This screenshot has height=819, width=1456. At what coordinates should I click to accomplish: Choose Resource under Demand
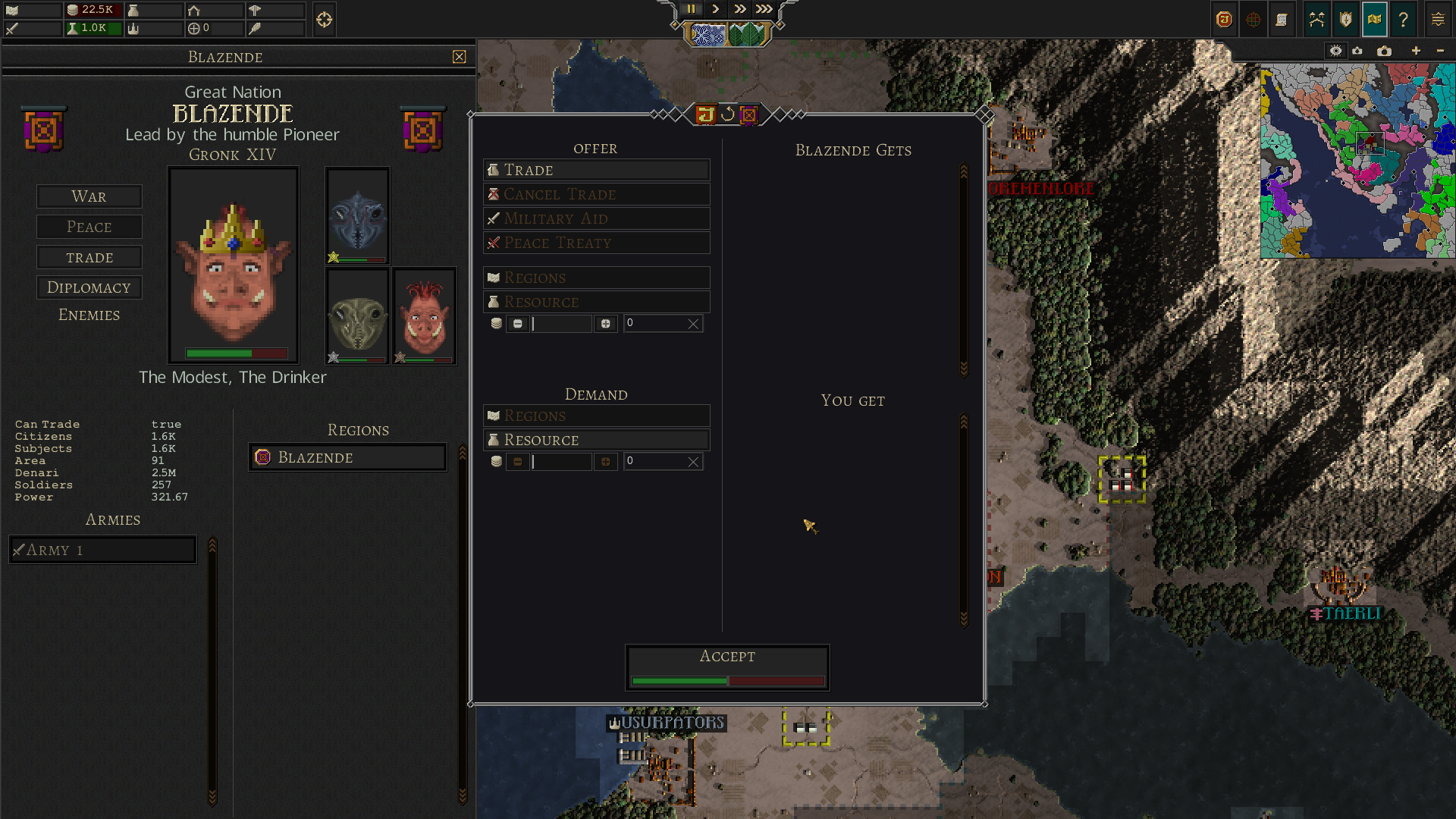point(596,440)
